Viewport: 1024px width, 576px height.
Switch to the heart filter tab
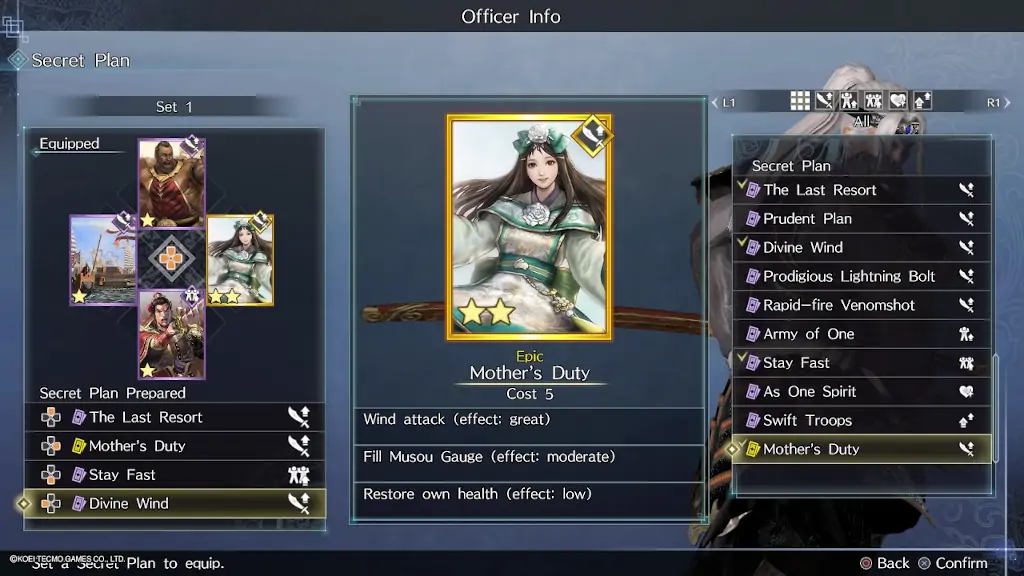898,100
